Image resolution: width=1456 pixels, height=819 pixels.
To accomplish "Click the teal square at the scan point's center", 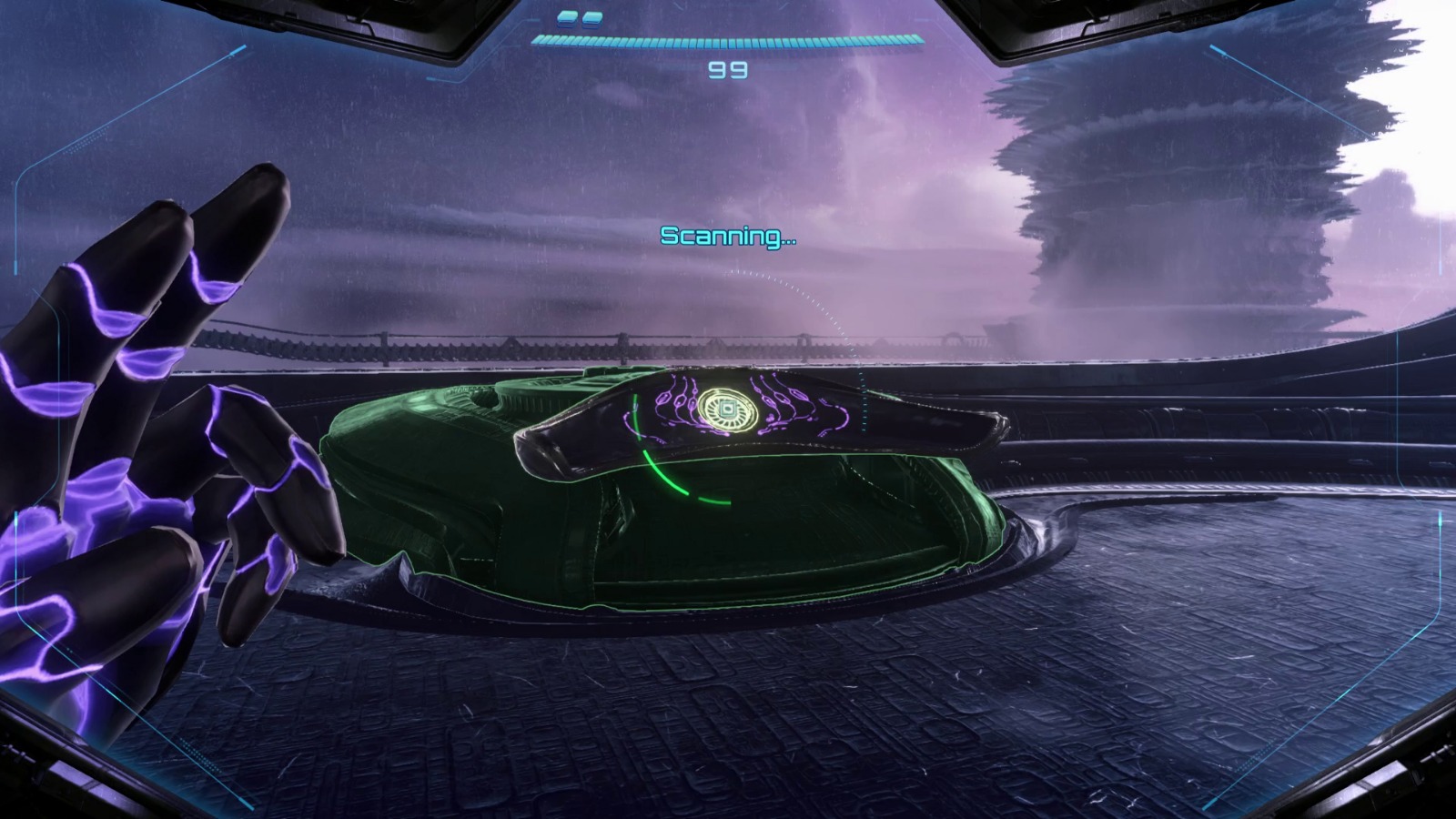I will click(x=728, y=409).
